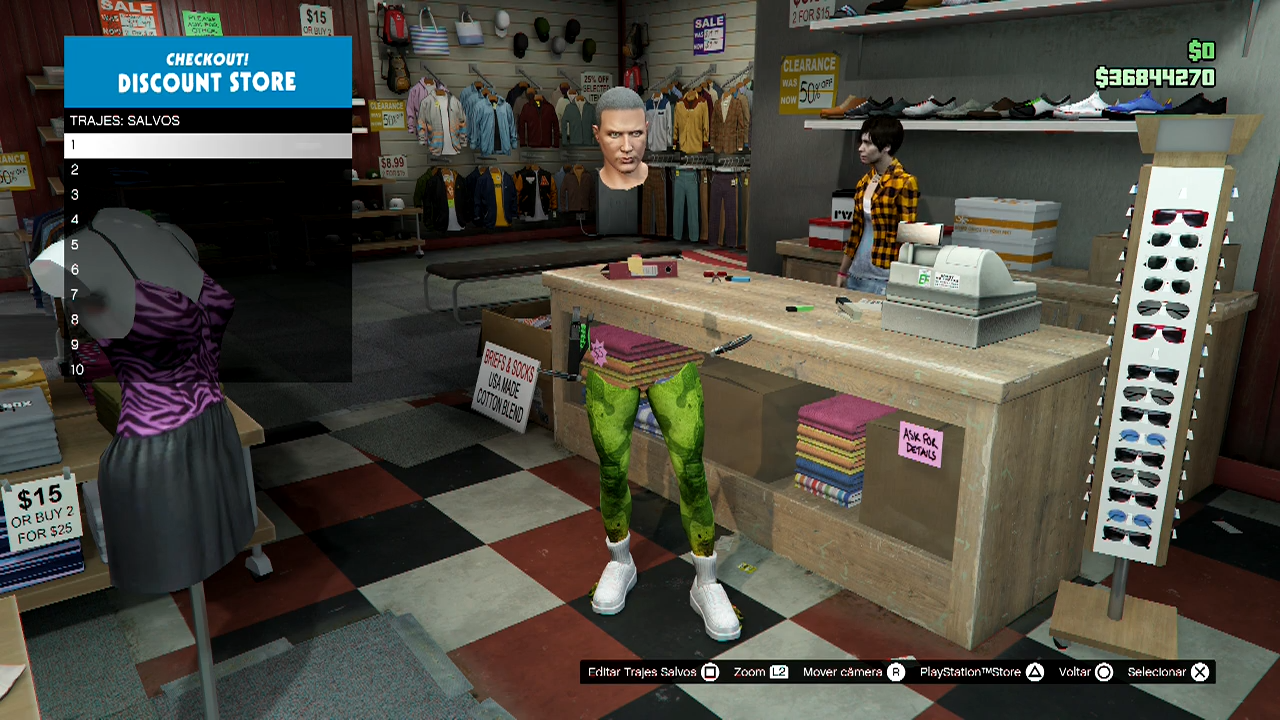The height and width of the screenshot is (720, 1280).
Task: Click the Checkout! Discount Store banner logo
Action: [x=207, y=72]
